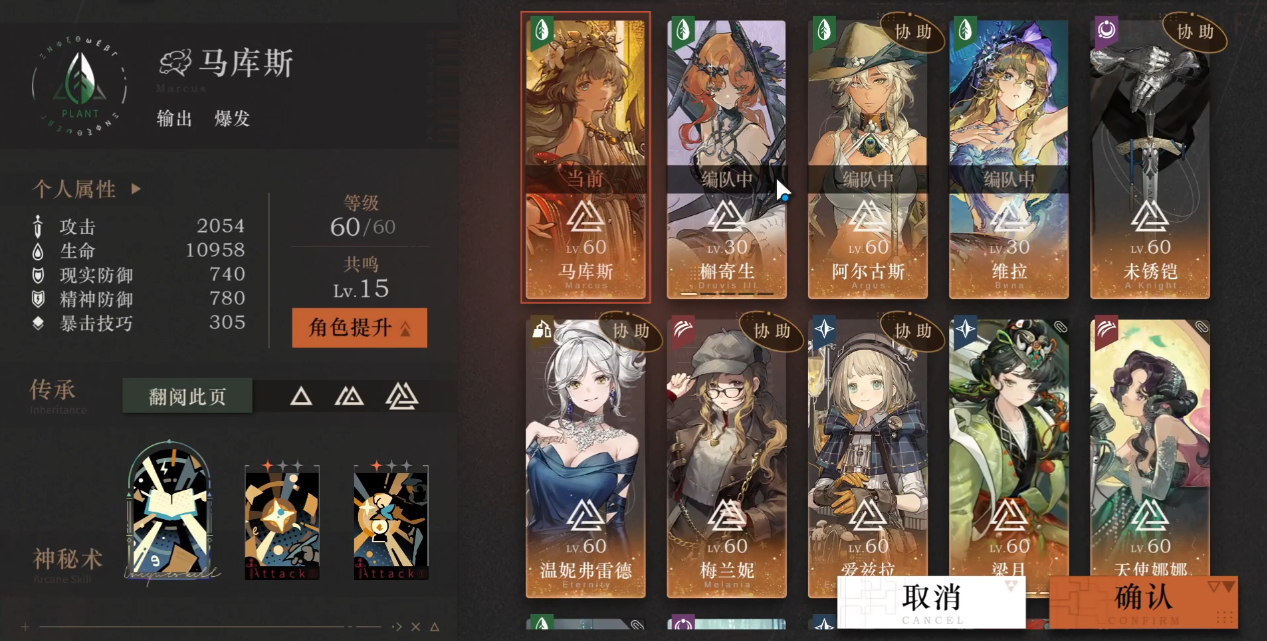Pick the 阿尔古斯 character card
Viewport: 1267px width, 641px height.
coord(867,158)
